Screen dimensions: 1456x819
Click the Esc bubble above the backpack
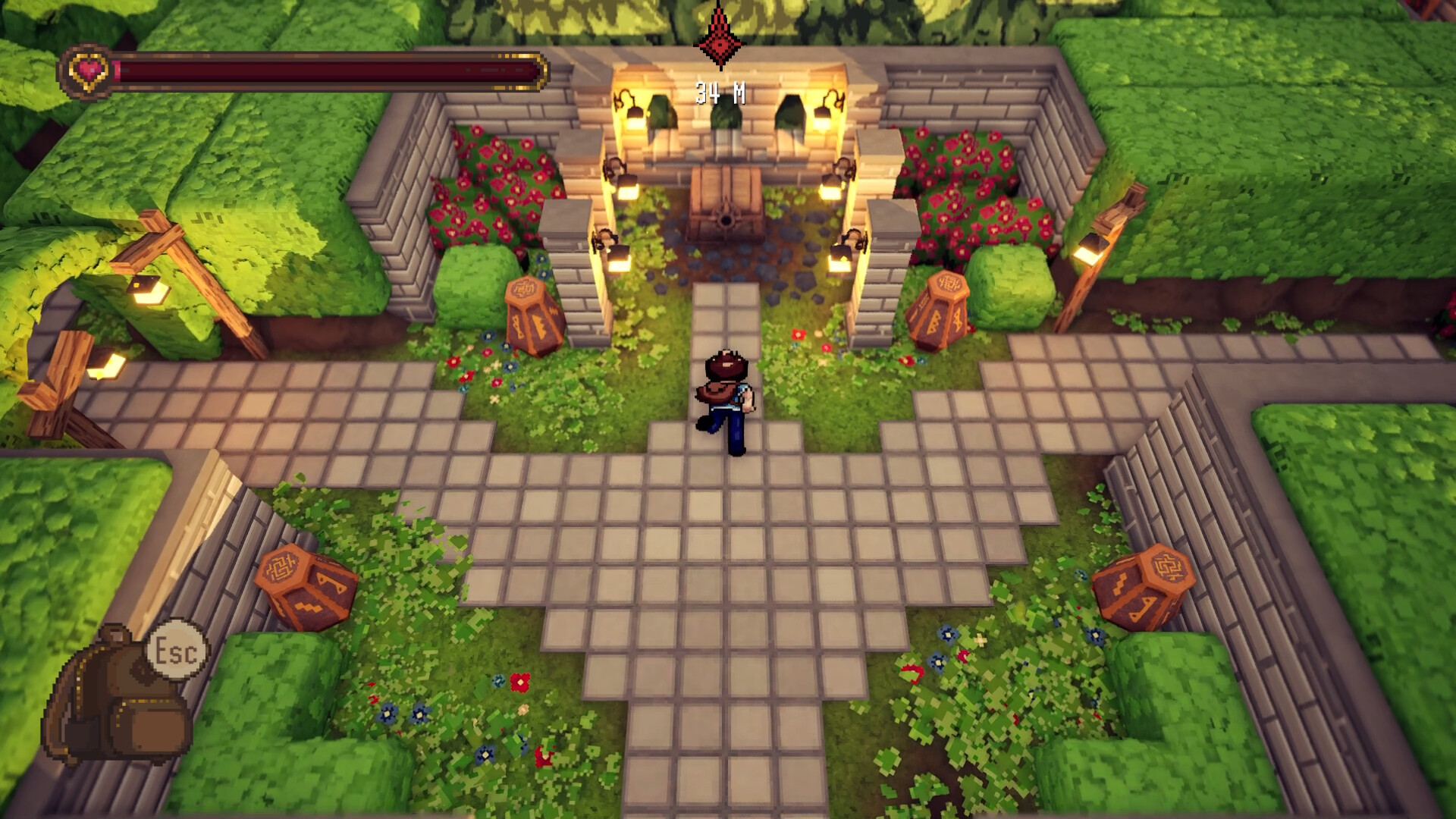click(177, 649)
